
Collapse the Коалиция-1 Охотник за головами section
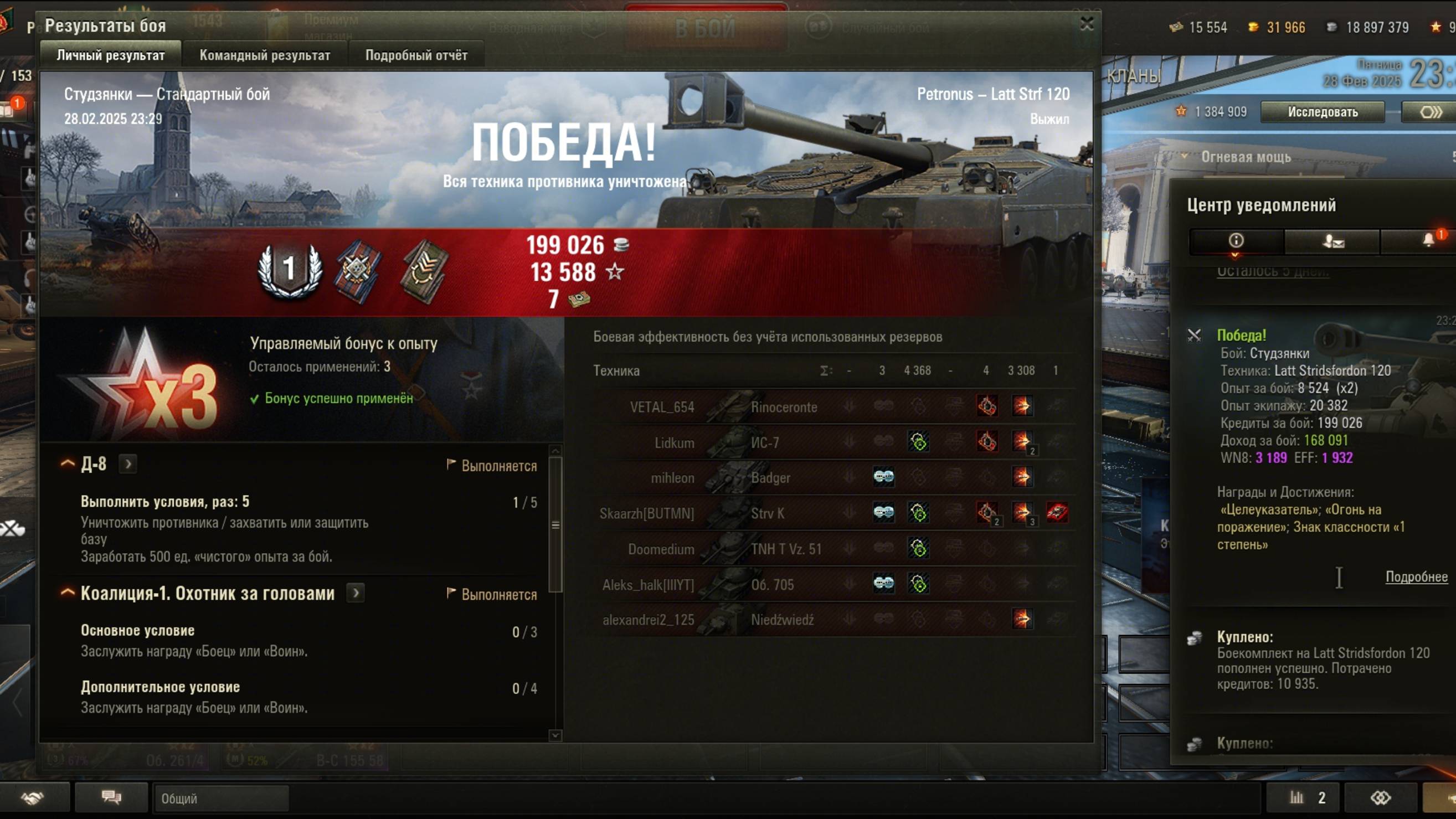(68, 593)
